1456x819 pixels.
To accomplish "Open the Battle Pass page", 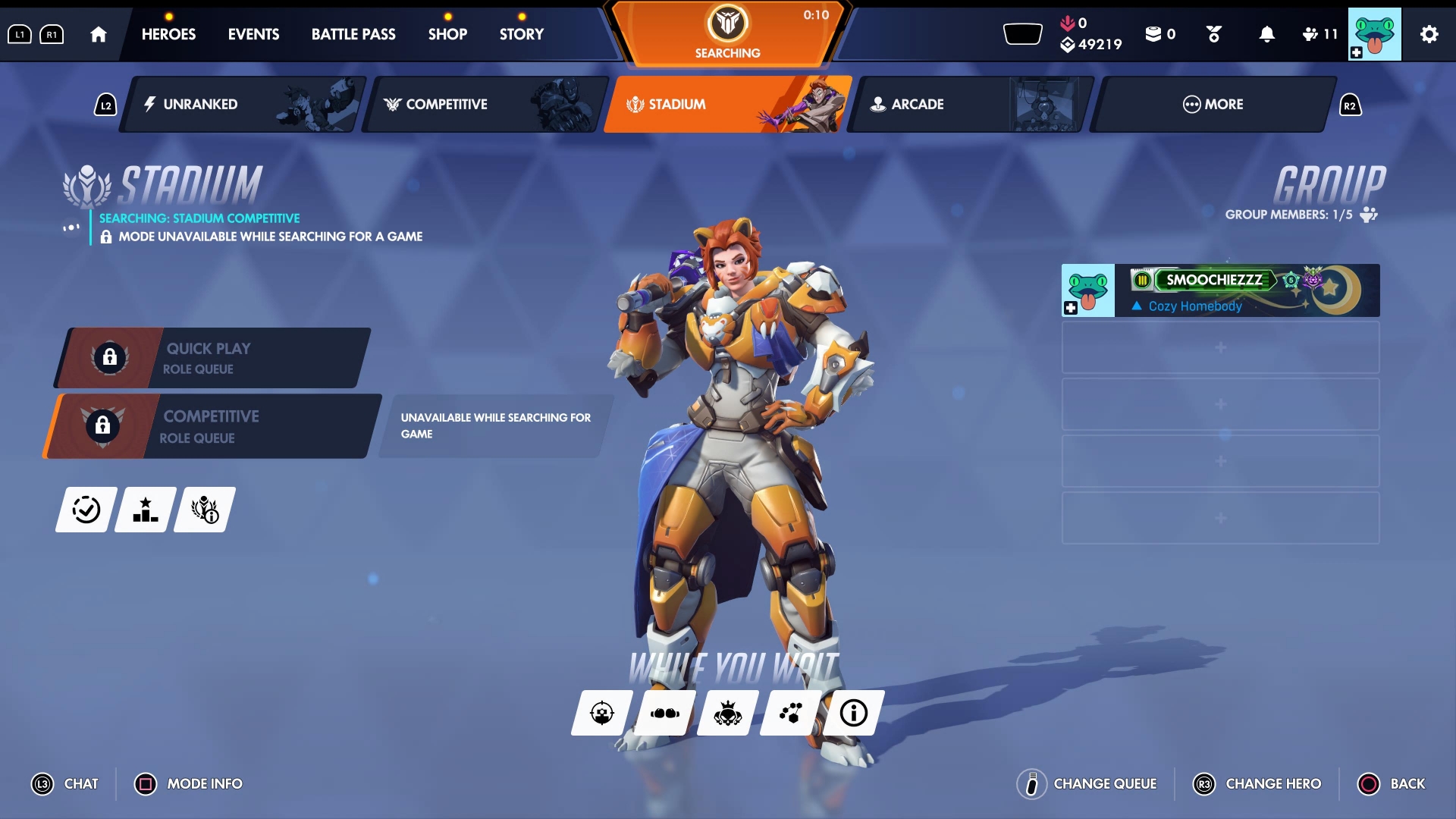I will 353,34.
